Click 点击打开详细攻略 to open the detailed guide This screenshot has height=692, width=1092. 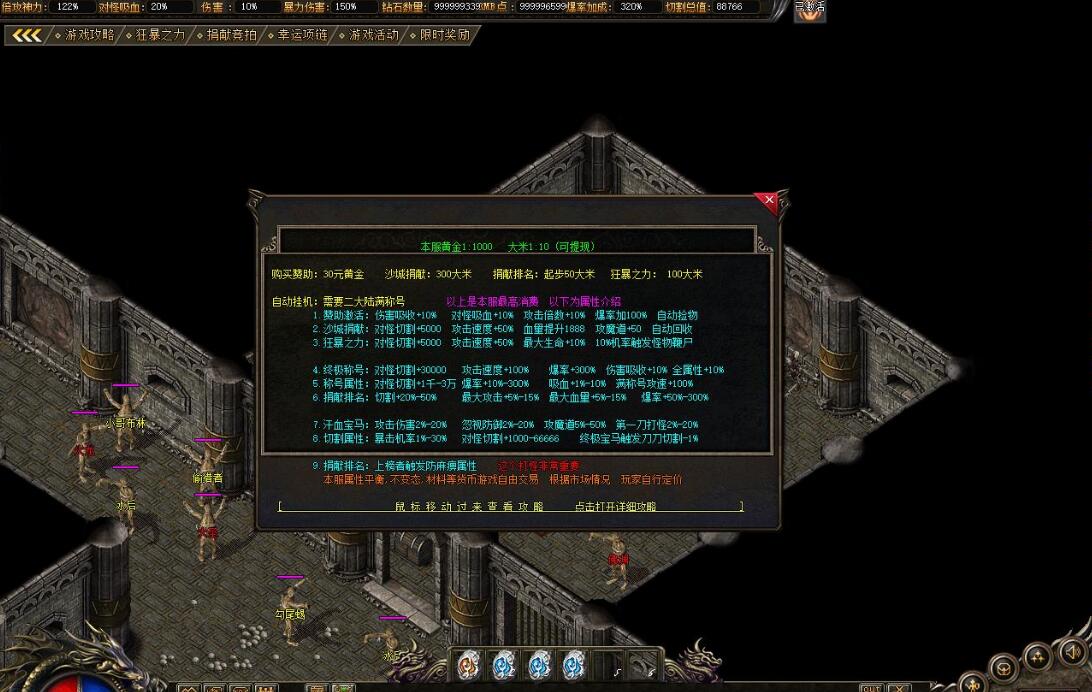[615, 507]
